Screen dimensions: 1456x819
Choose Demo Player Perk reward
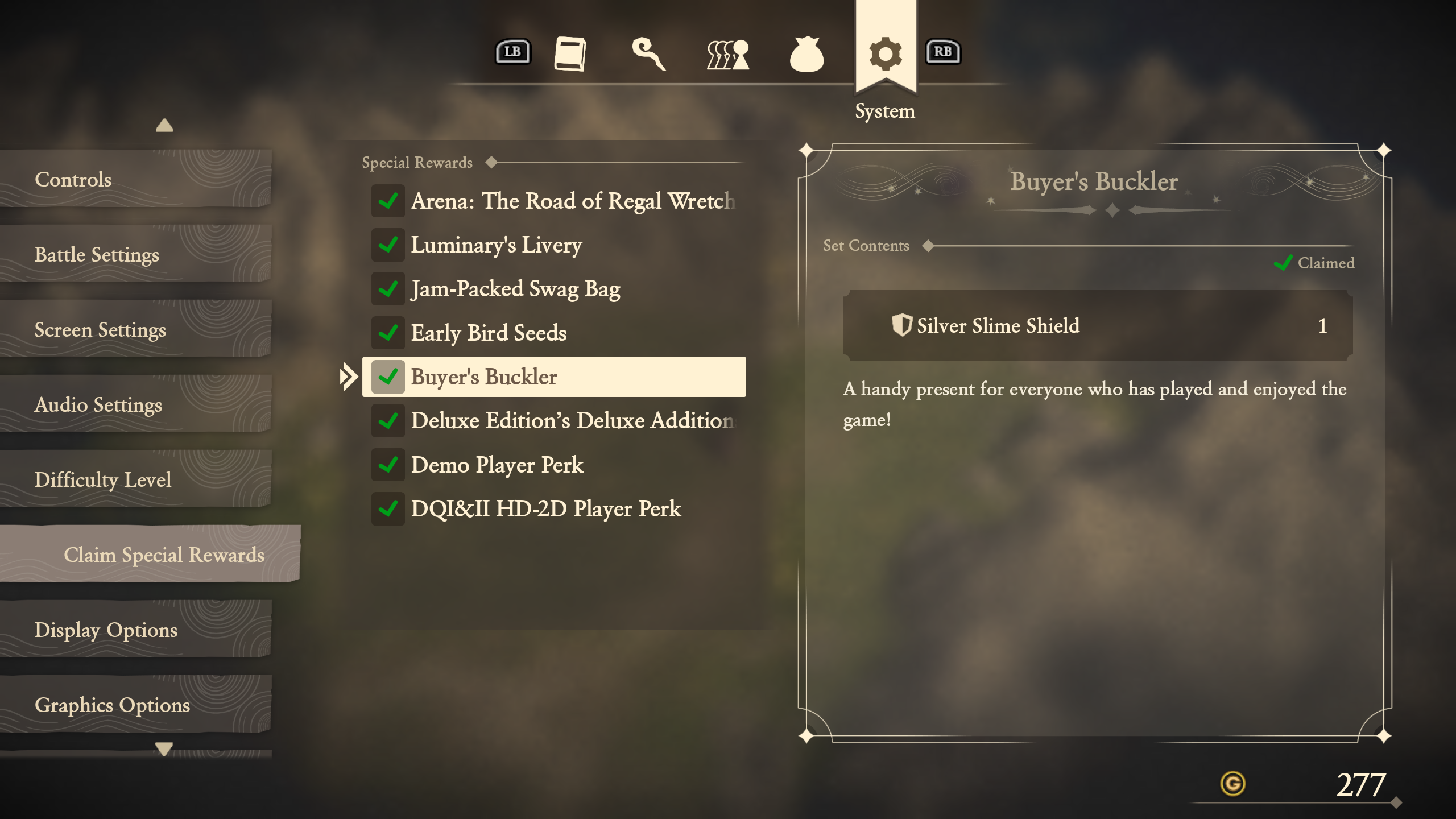coord(554,465)
